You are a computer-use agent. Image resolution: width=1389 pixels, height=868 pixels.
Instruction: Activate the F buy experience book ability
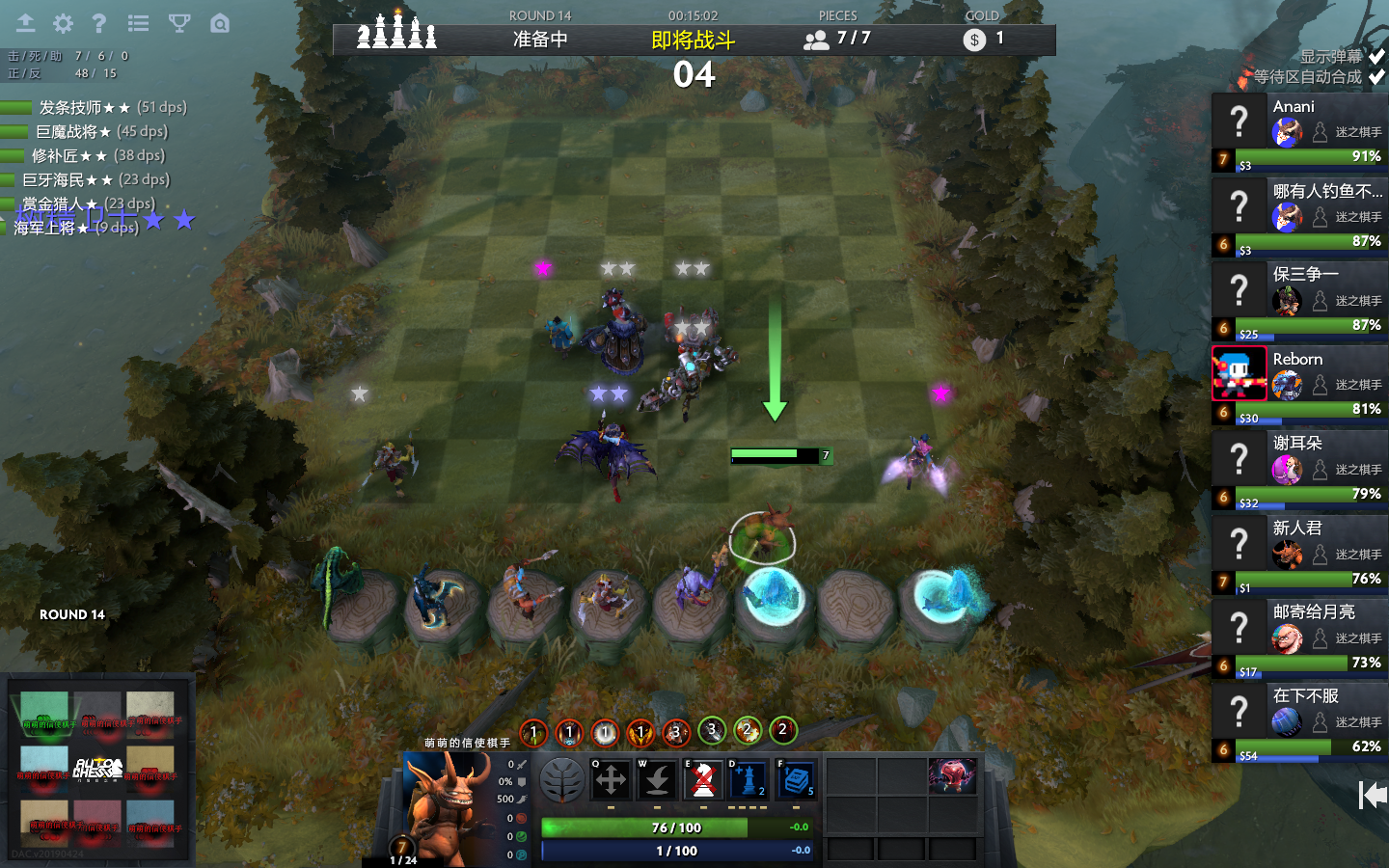tap(796, 779)
